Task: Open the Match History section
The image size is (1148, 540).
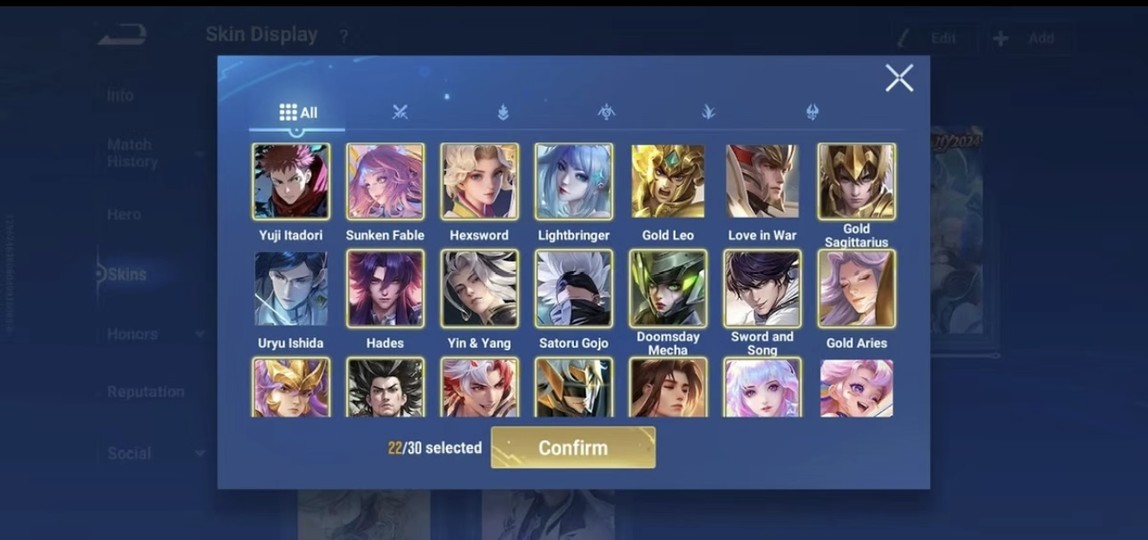Action: point(132,153)
